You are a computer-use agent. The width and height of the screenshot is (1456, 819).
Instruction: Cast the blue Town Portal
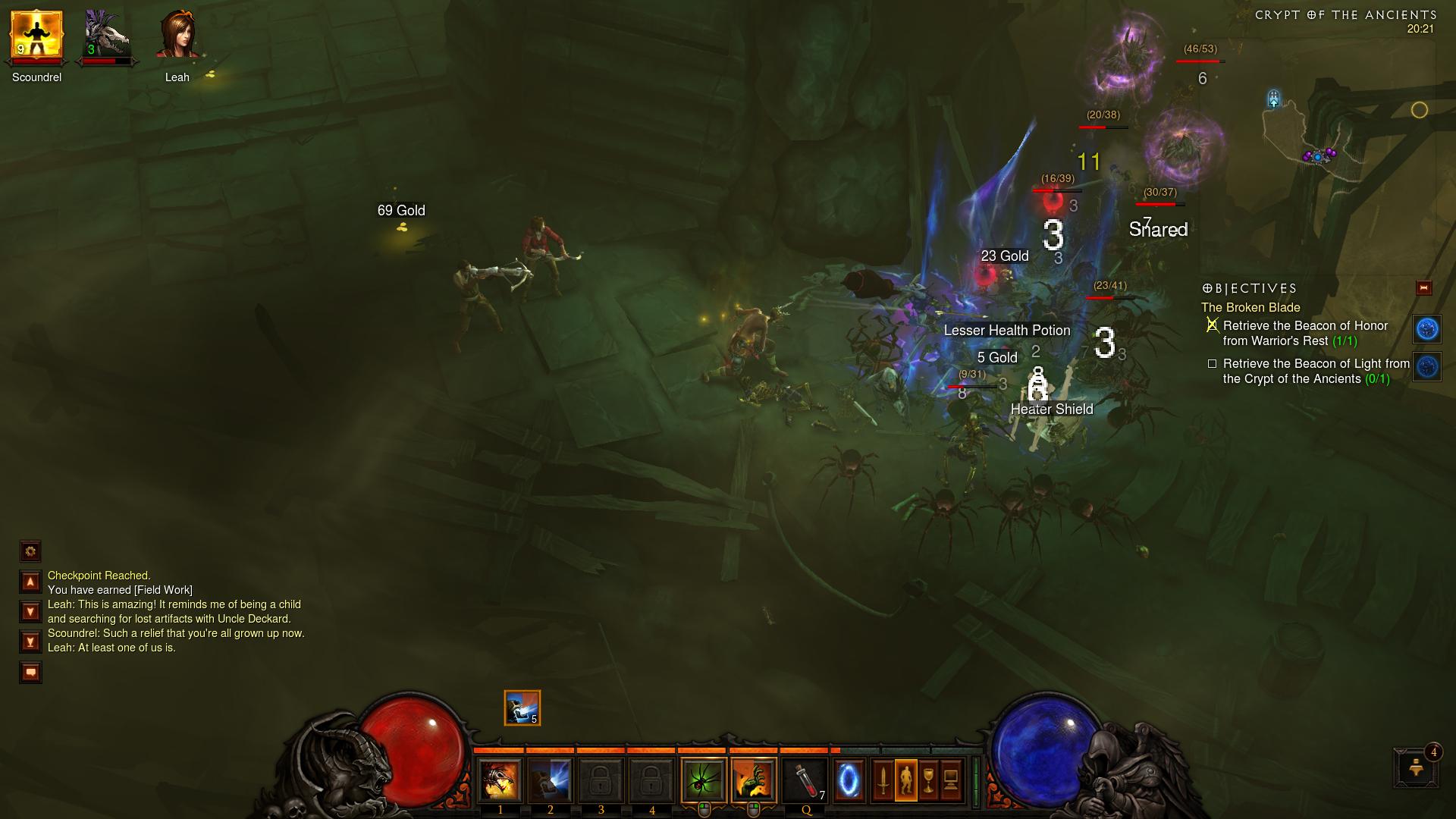pos(849,781)
